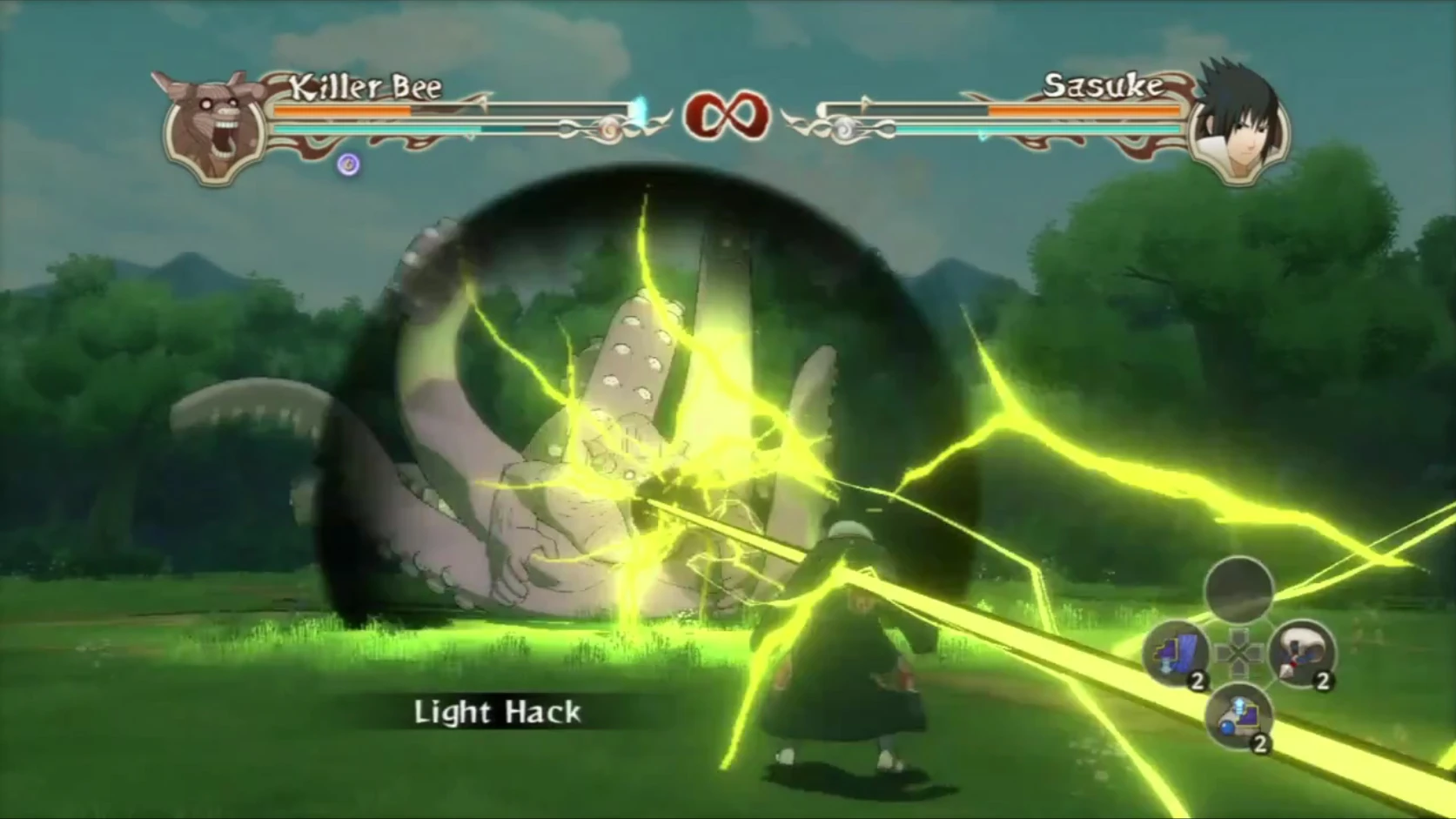This screenshot has height=819, width=1456.
Task: Click the Killer Bee name label
Action: [x=366, y=87]
